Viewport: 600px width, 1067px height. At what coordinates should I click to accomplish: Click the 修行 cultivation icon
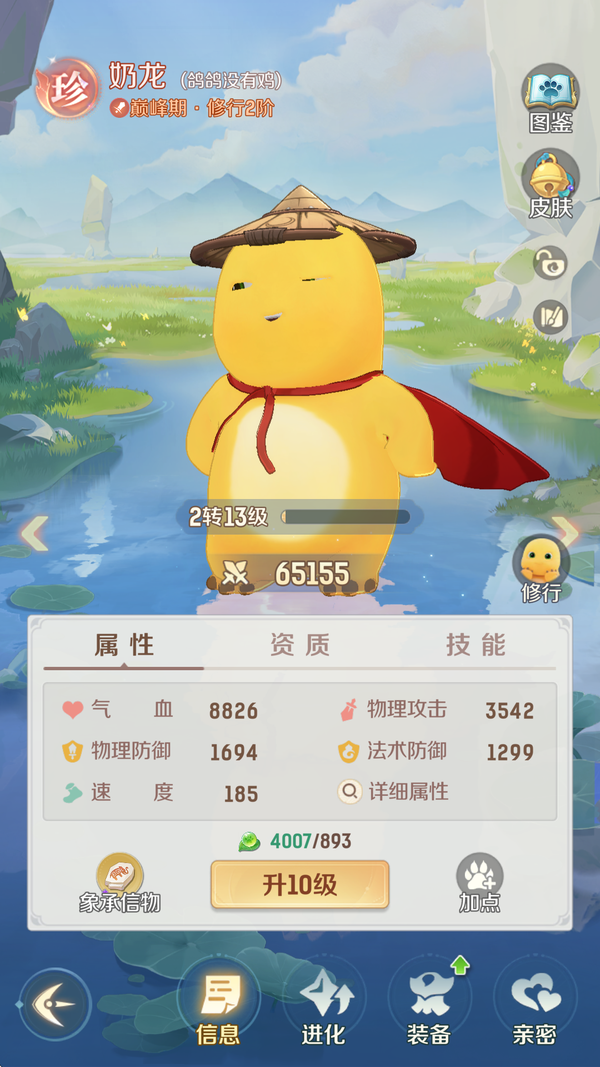coord(541,567)
